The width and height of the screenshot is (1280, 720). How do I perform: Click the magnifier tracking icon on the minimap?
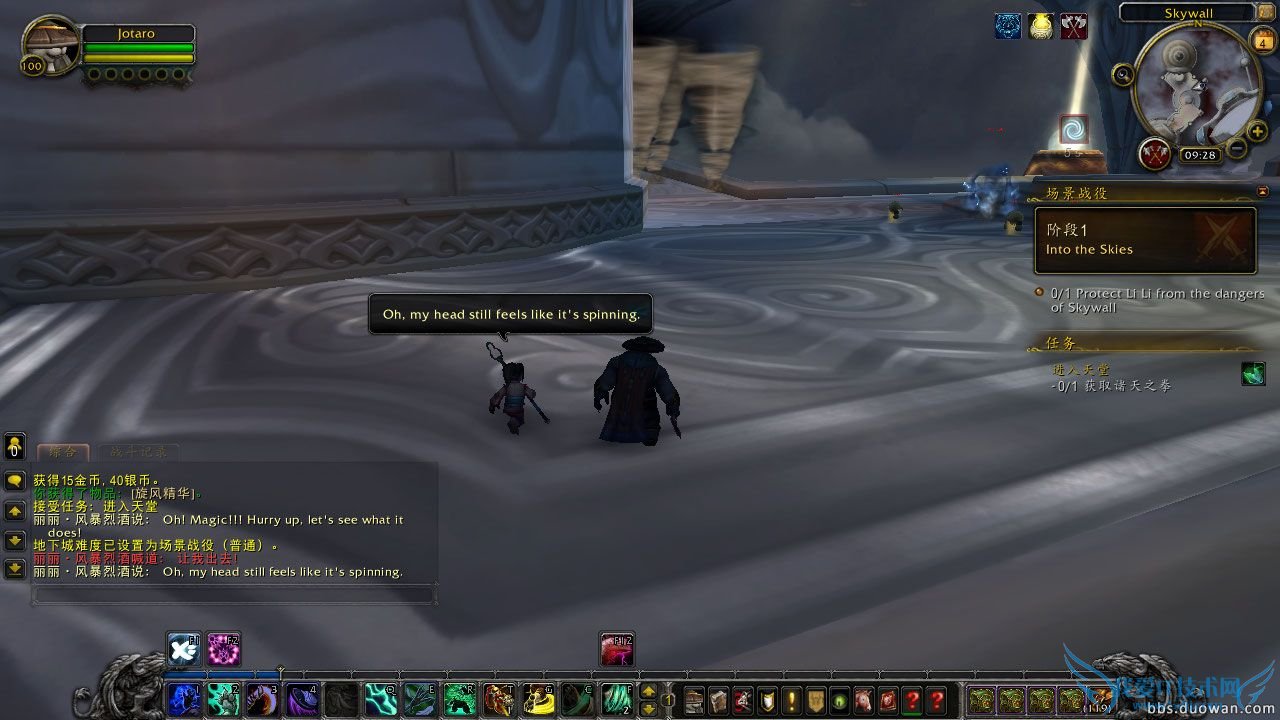(1123, 75)
